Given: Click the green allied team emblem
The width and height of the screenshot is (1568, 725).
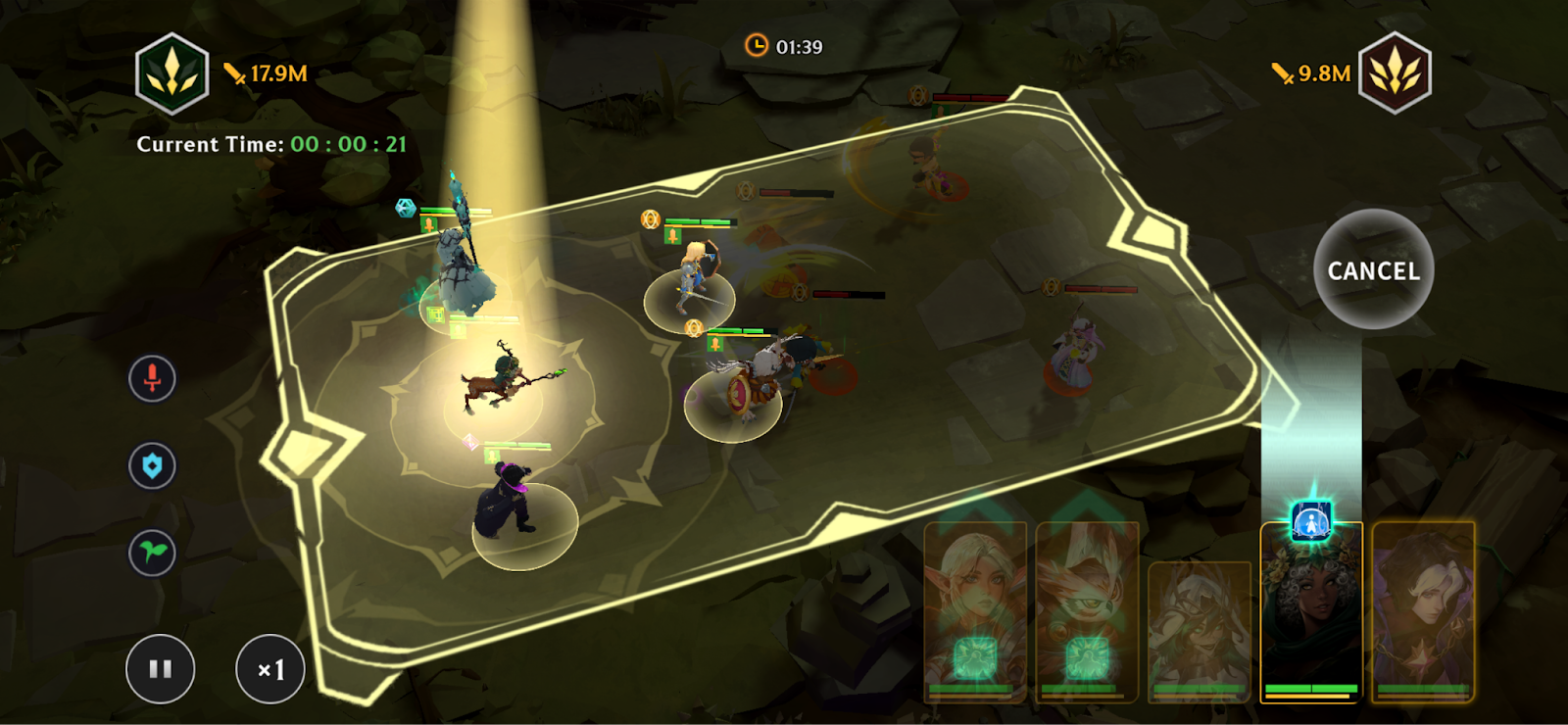Looking at the screenshot, I should coord(172,73).
